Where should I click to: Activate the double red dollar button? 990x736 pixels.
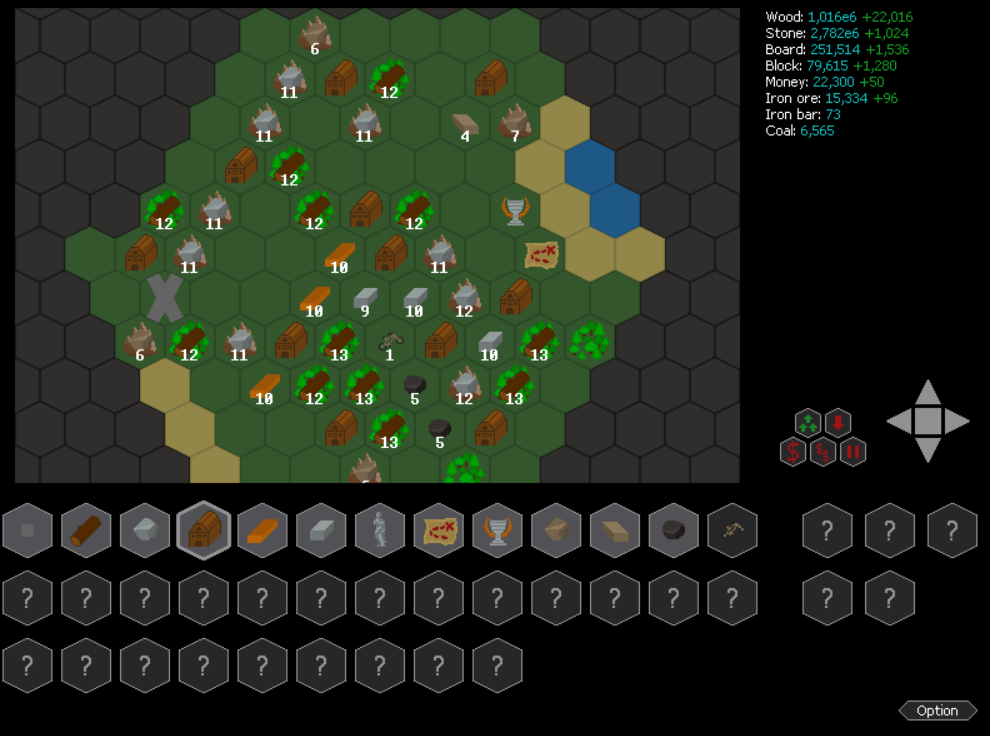823,452
